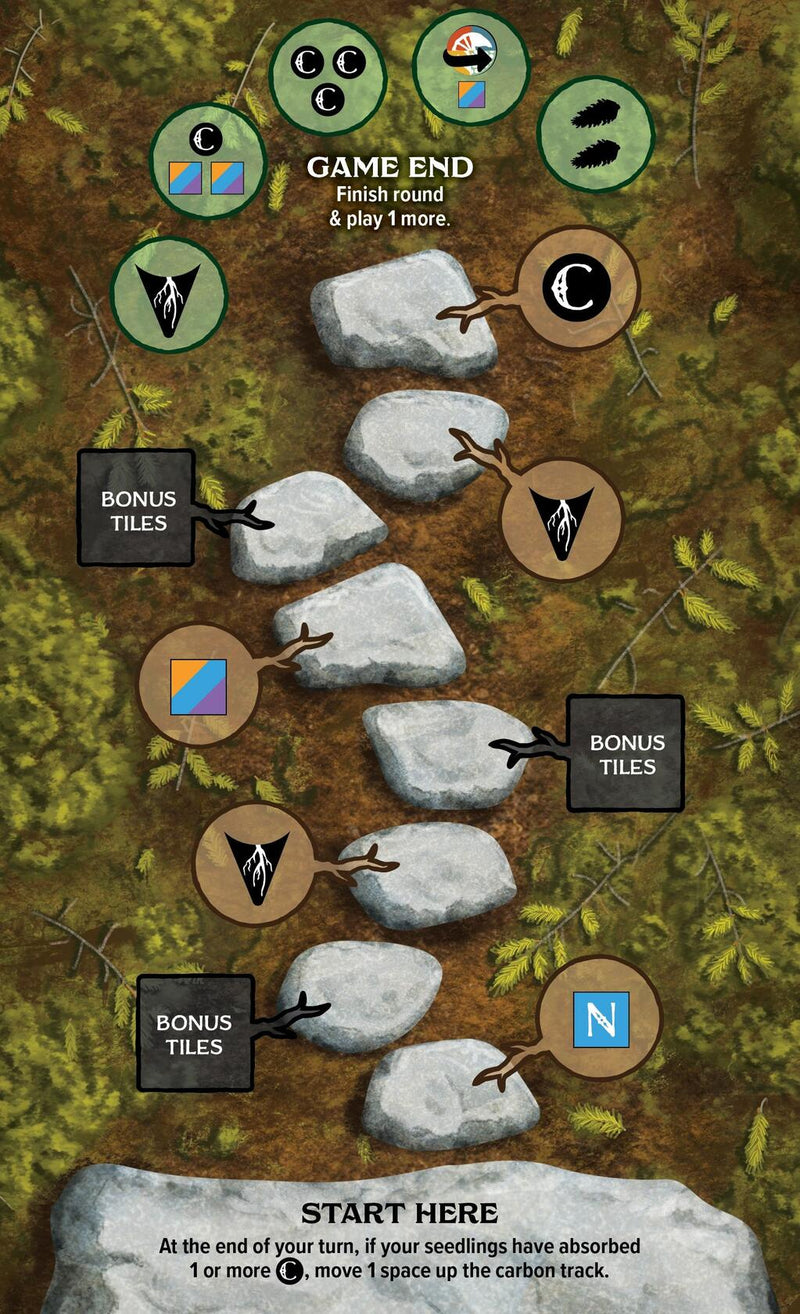Select the green circle with three carbon symbols
The image size is (800, 1314).
point(328,77)
